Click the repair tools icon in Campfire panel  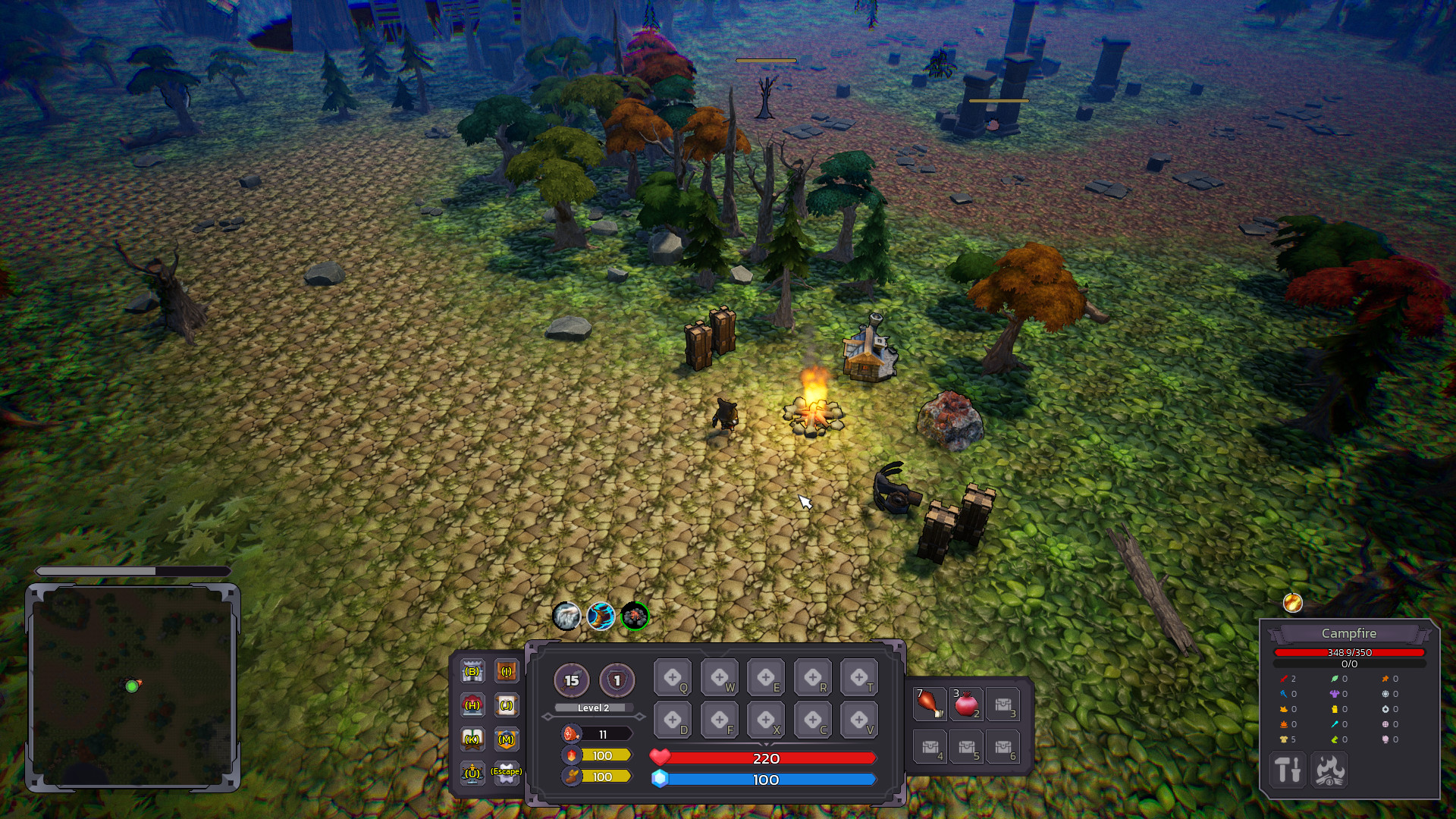pos(1287,770)
